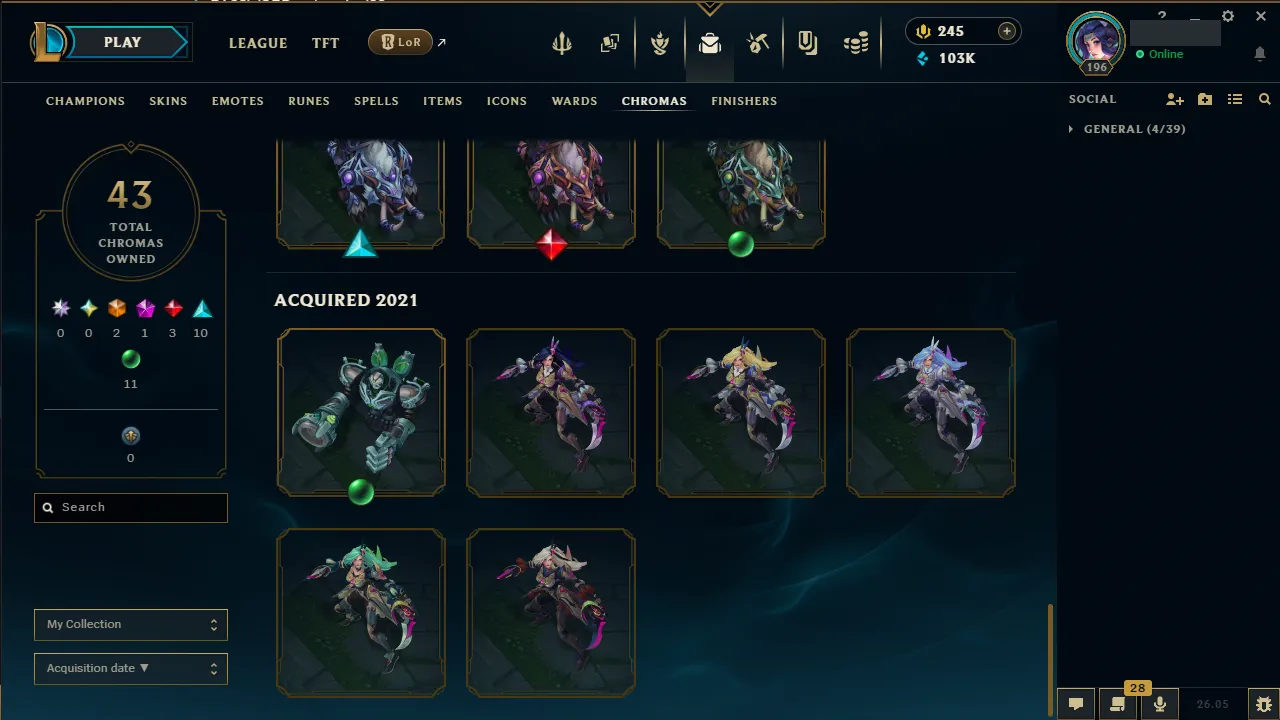Open voice chat with the microphone icon
This screenshot has height=720, width=1280.
click(x=1160, y=705)
